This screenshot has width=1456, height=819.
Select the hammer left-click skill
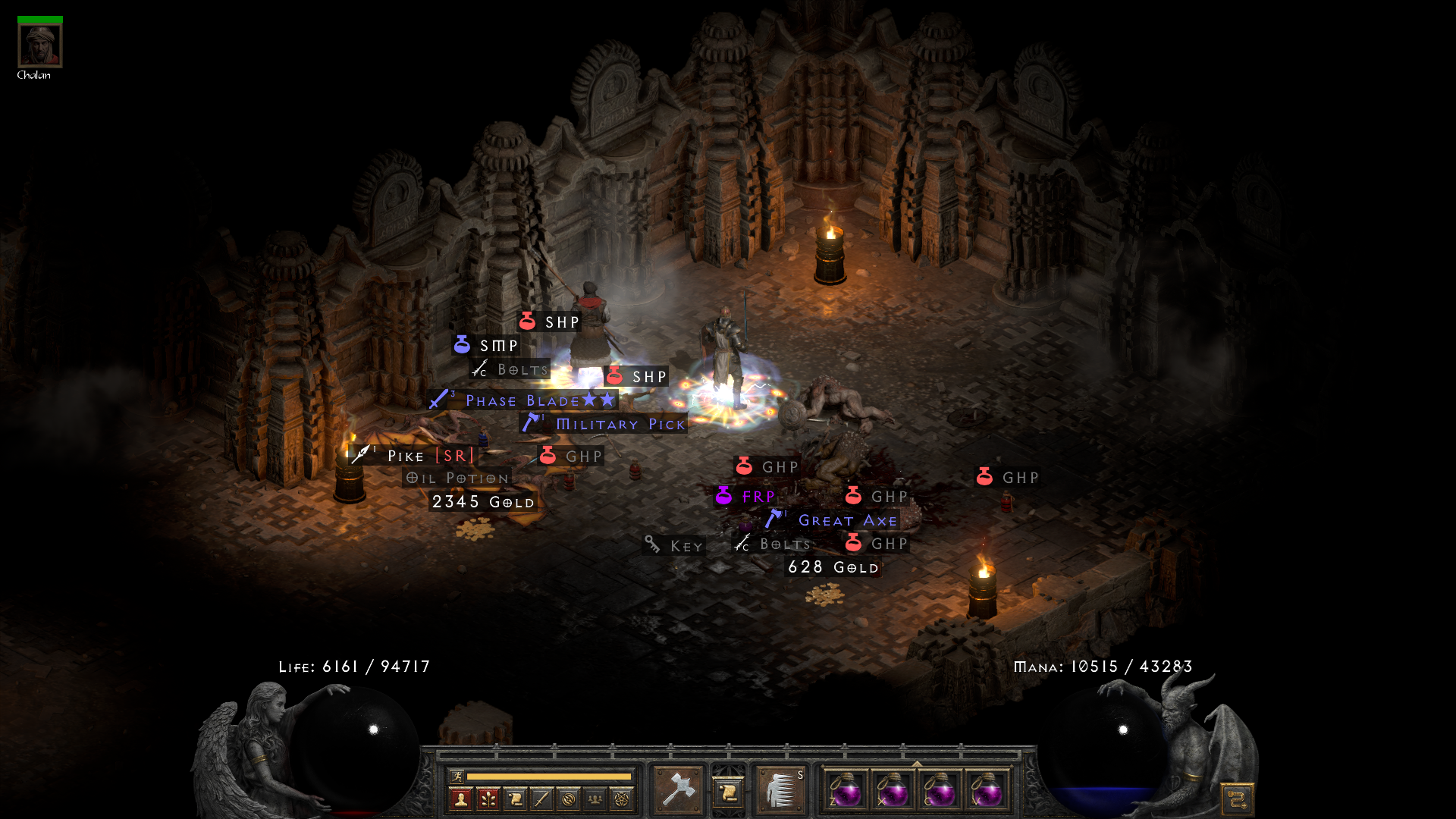[x=677, y=790]
